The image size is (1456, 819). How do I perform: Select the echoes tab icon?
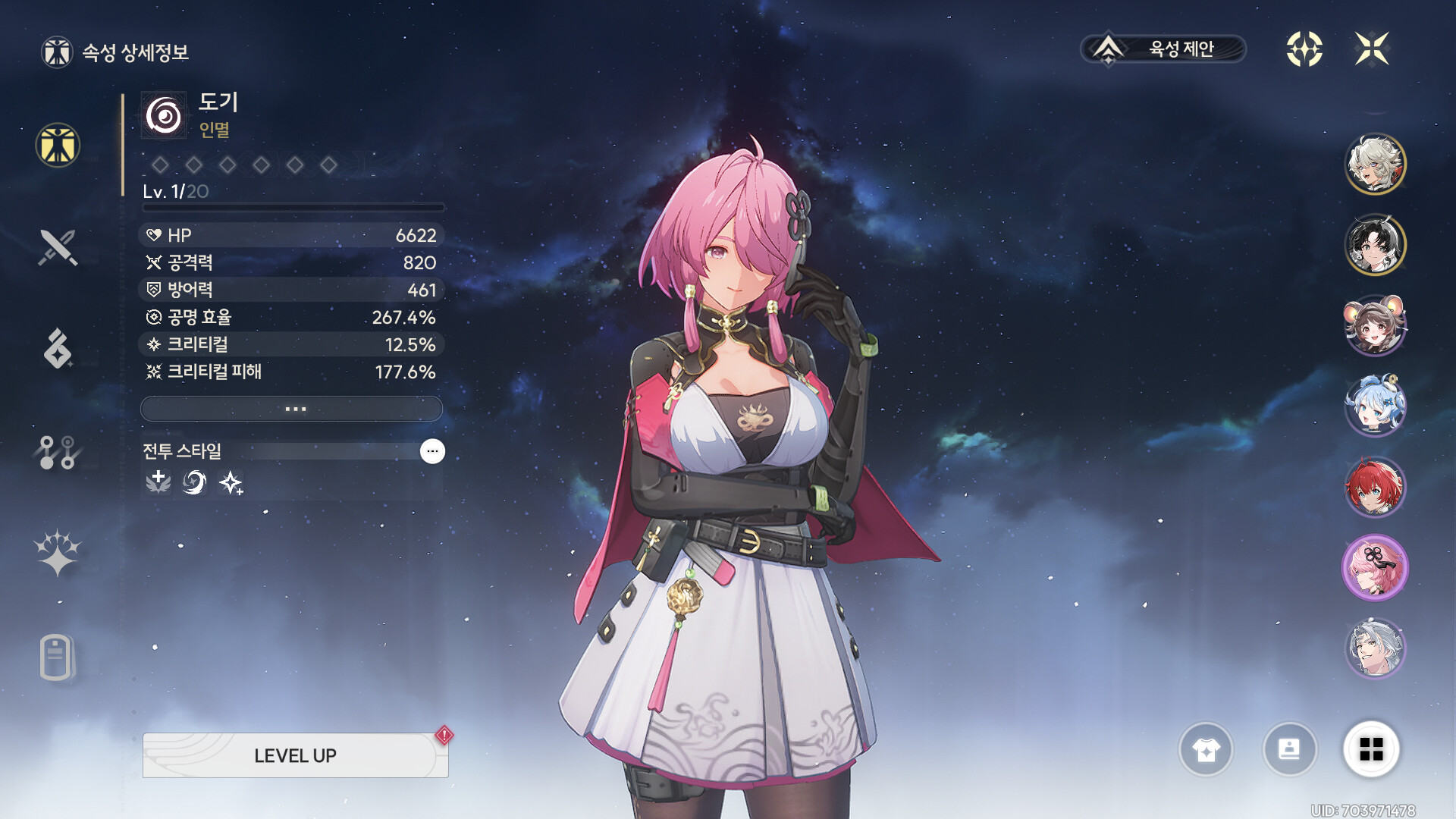coord(58,349)
